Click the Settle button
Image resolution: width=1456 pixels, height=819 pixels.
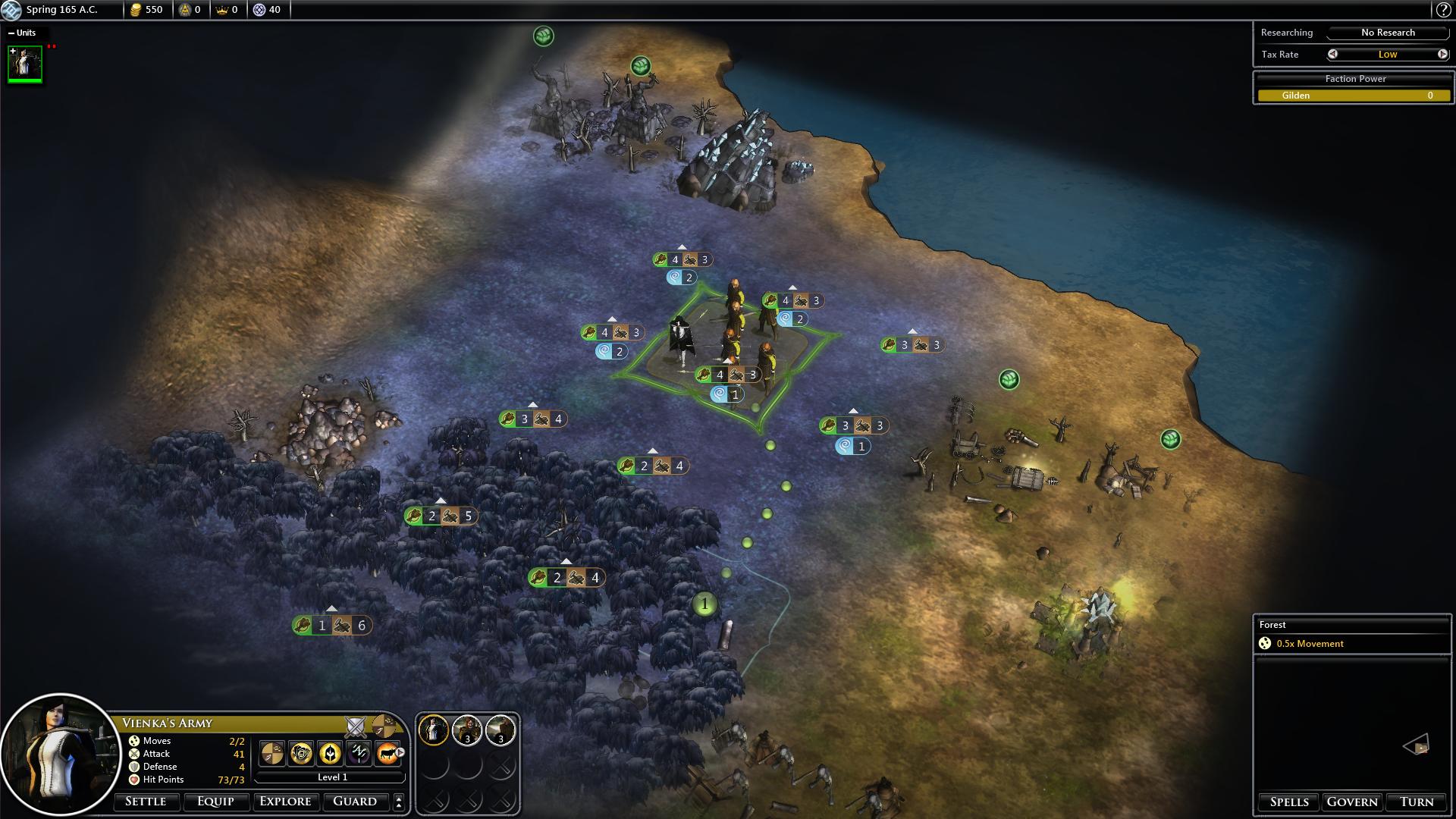(146, 802)
